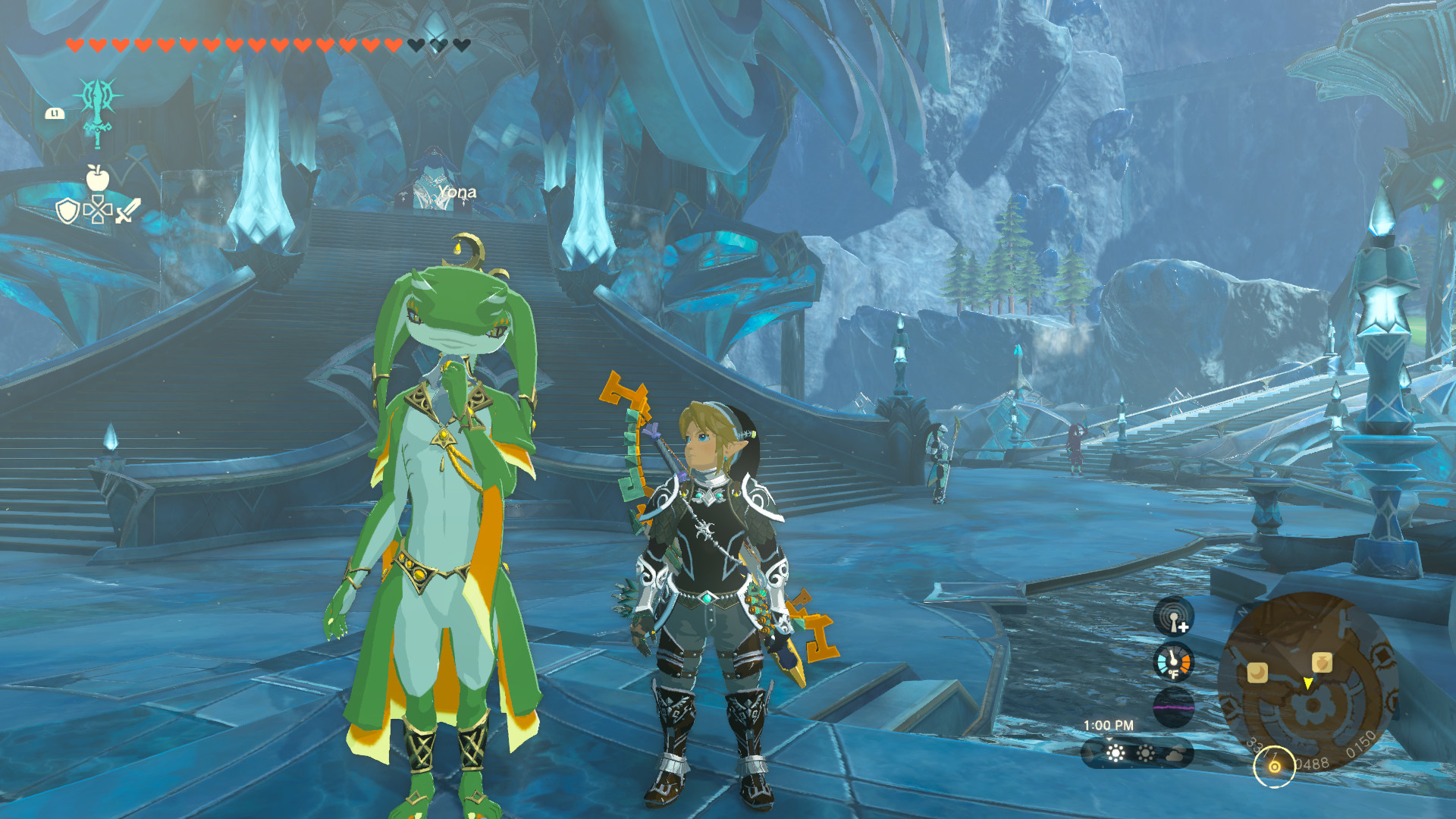Expand the weather forecast arrow indicator

[1109, 739]
